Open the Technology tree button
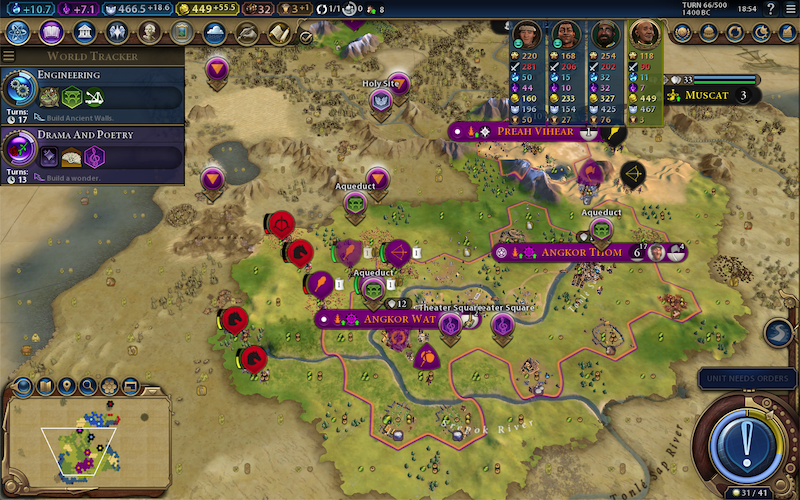Viewport: 800px width, 500px height. pyautogui.click(x=18, y=32)
